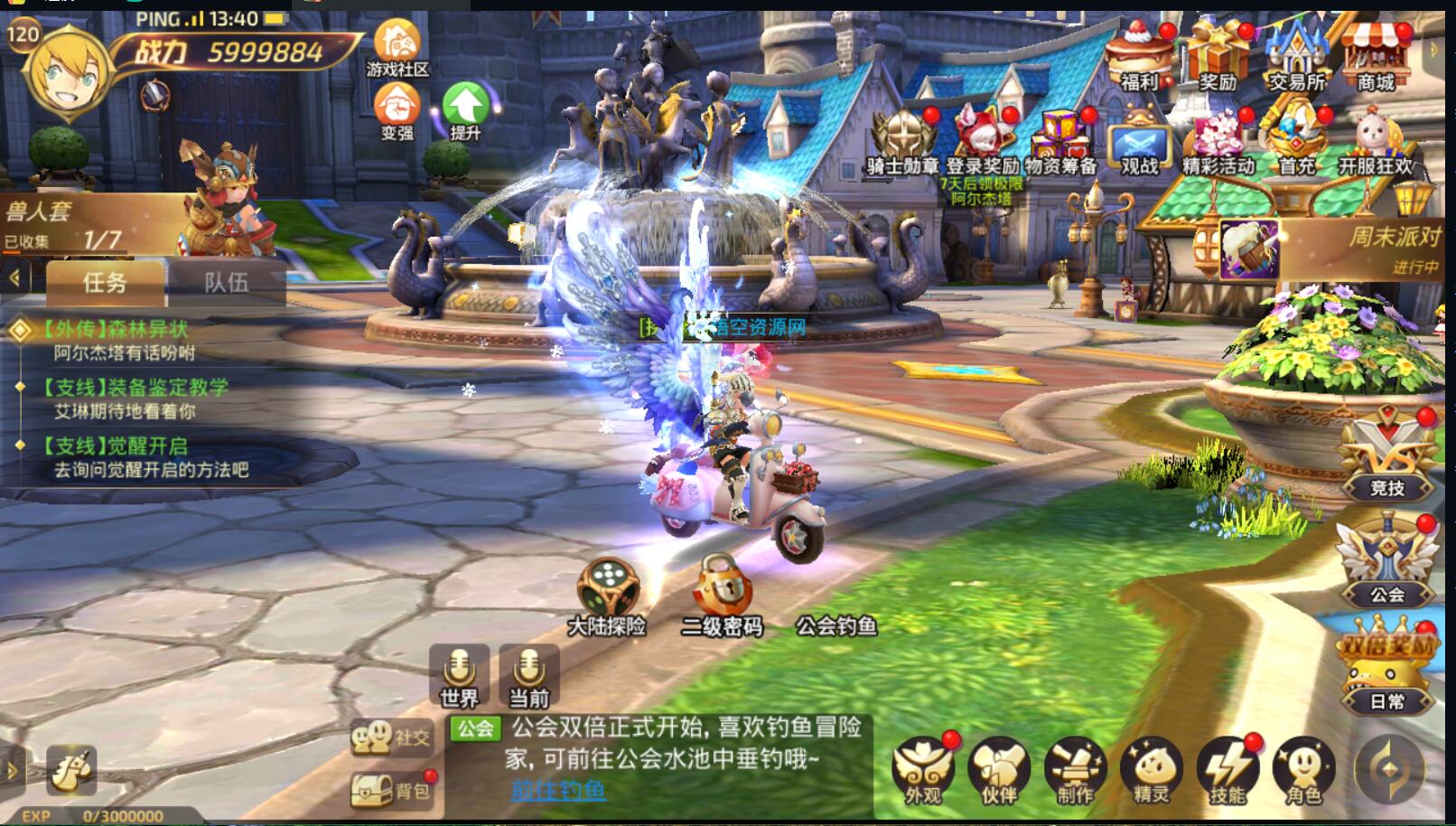Open the 观战 spectate button

(1139, 145)
